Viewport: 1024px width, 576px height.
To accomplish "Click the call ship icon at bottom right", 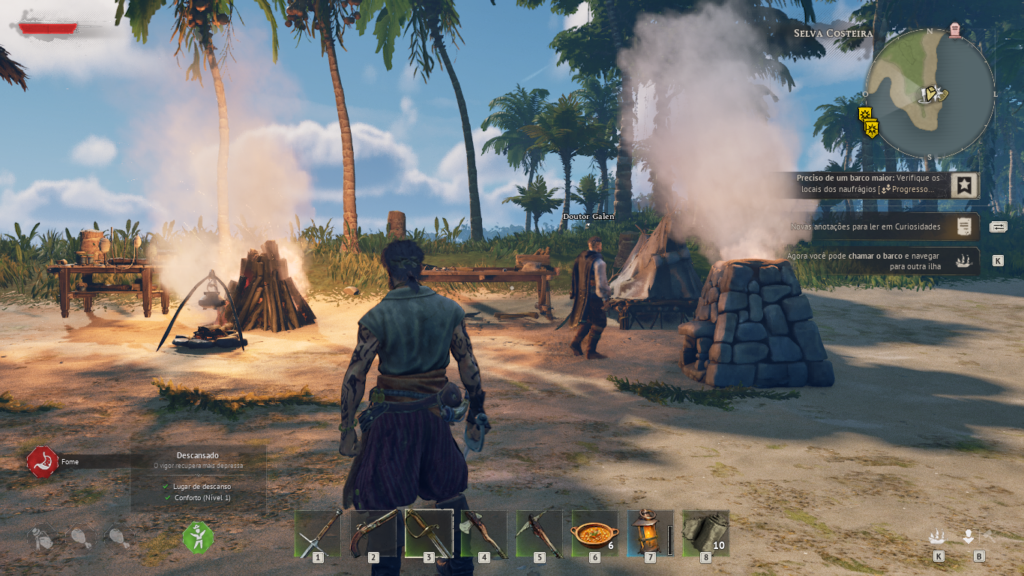I will (937, 537).
